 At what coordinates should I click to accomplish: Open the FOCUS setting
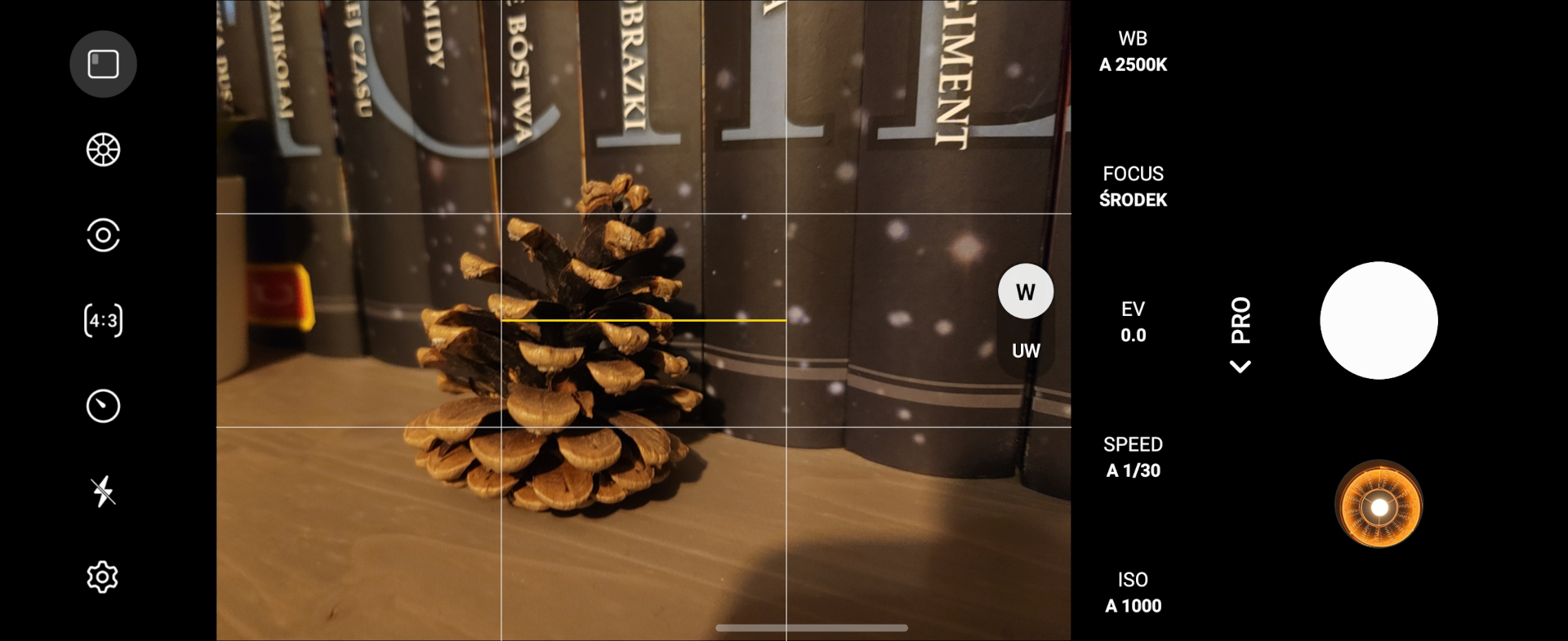(1133, 187)
